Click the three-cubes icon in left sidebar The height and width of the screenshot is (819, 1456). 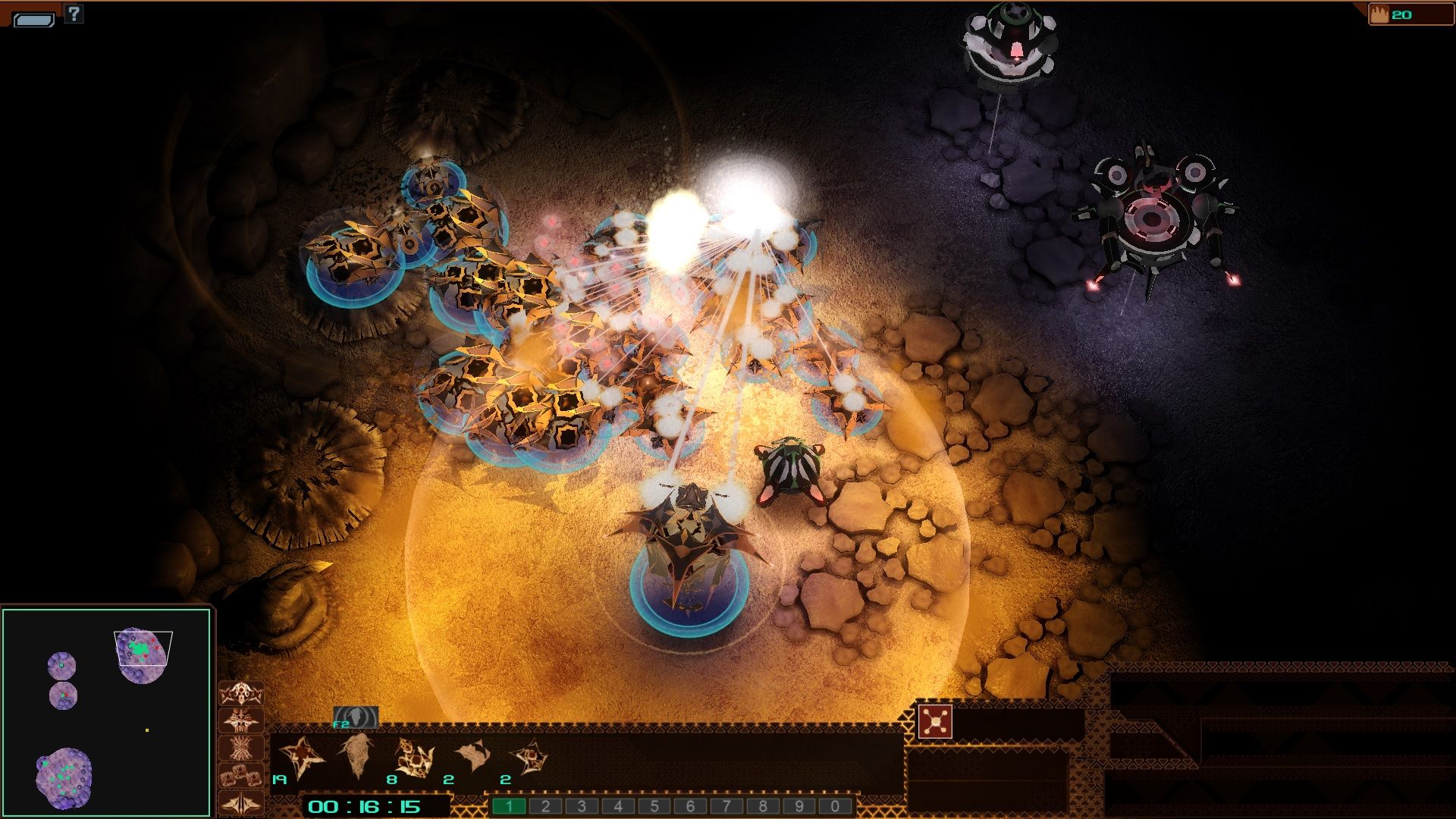point(241,776)
